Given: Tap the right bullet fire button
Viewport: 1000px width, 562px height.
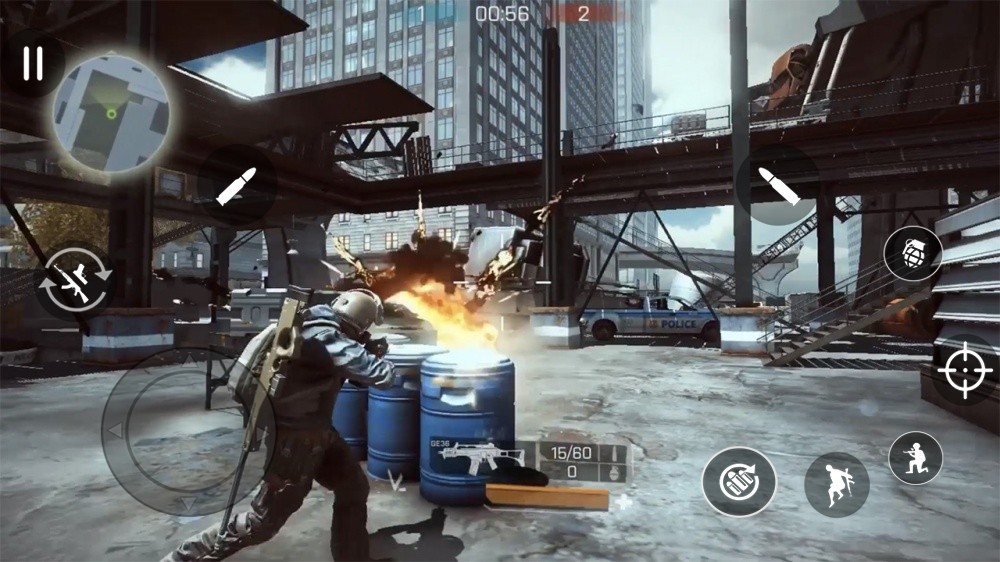Looking at the screenshot, I should click(x=777, y=185).
